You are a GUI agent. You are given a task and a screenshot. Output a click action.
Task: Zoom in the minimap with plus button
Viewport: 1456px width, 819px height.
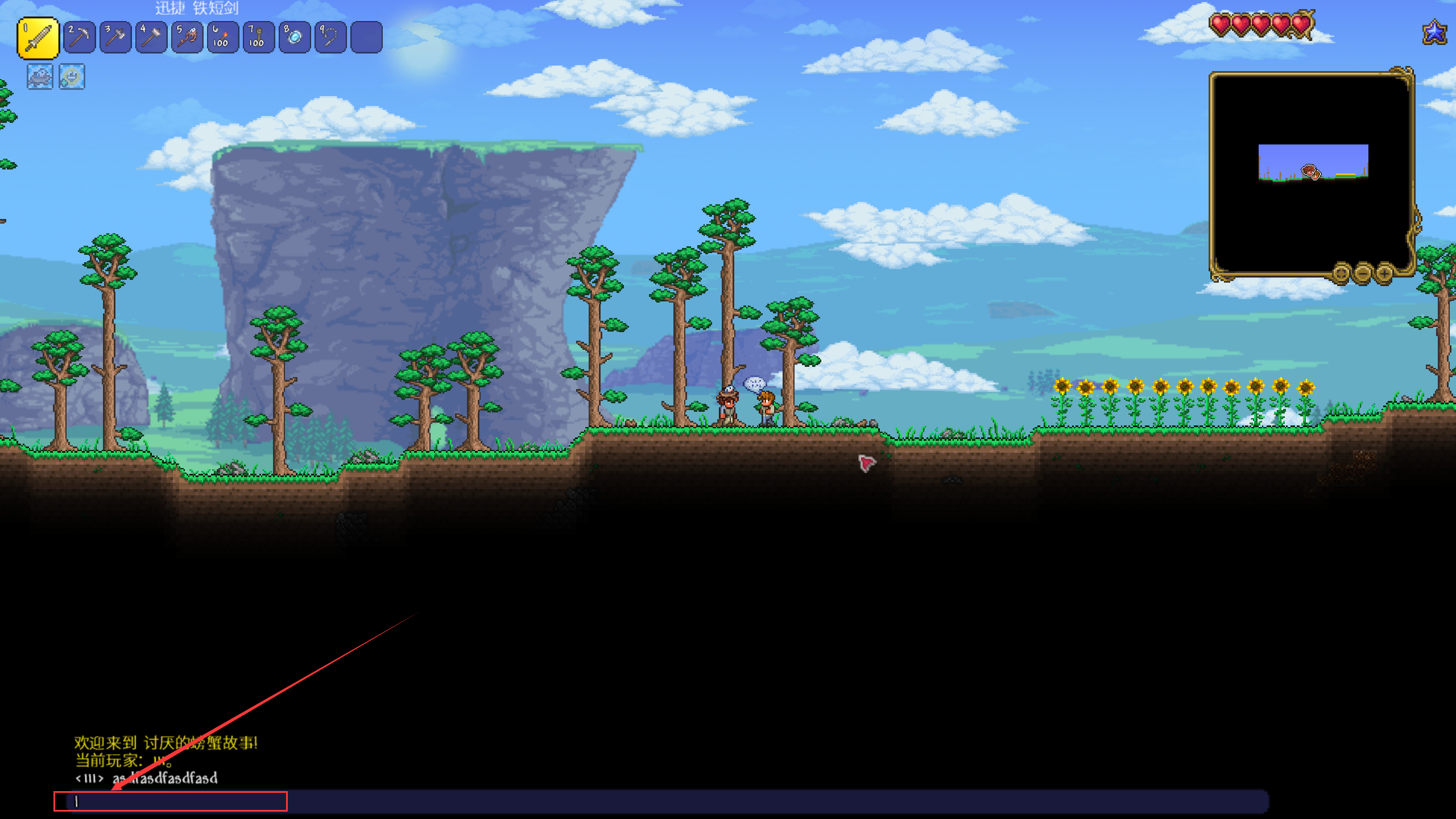(x=1384, y=274)
